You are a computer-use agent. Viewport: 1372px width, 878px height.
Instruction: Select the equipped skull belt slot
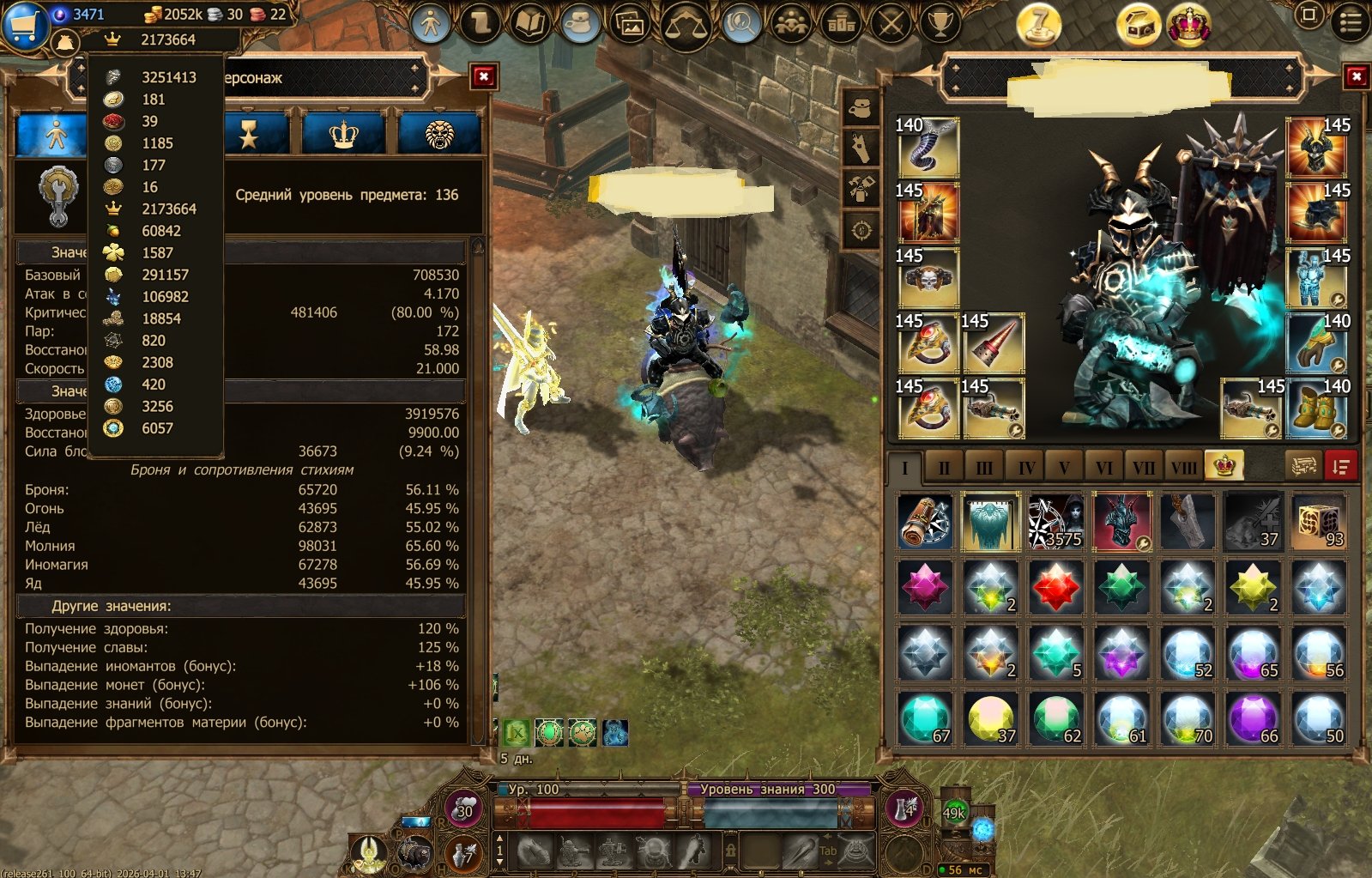(928, 278)
